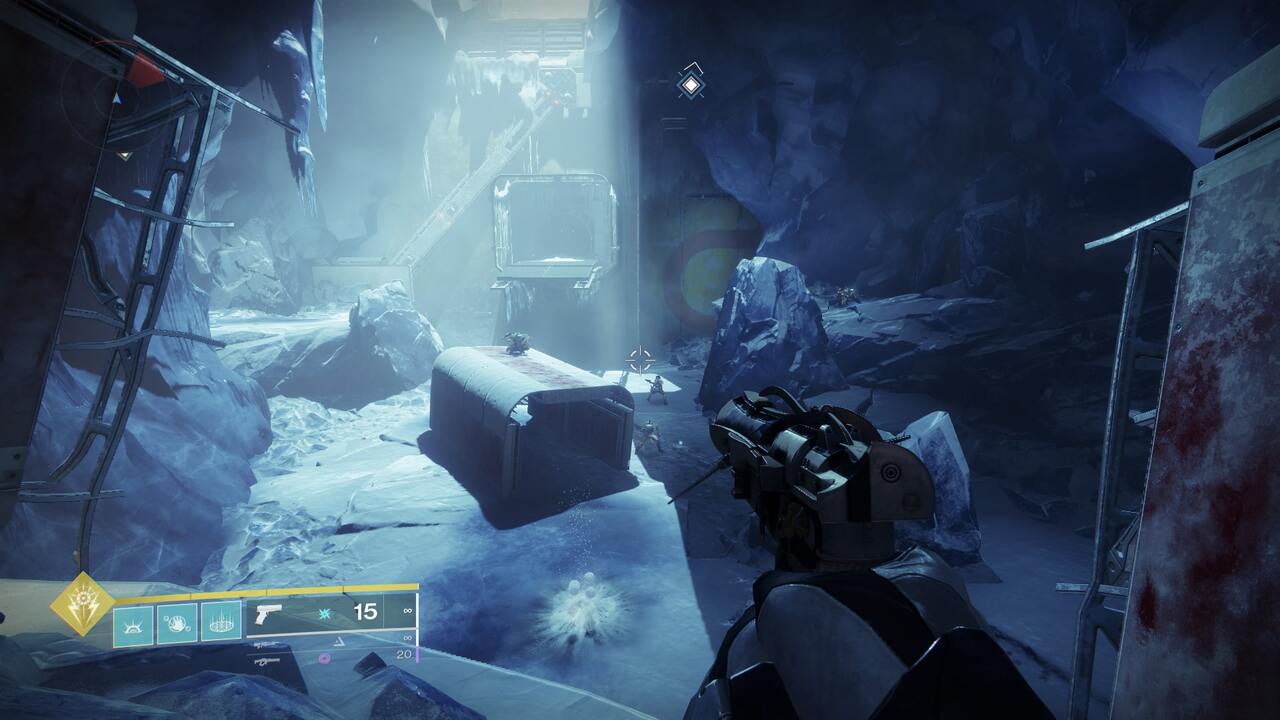Select the purple heavy ammo mod icon
Image resolution: width=1280 pixels, height=720 pixels.
pyautogui.click(x=322, y=658)
